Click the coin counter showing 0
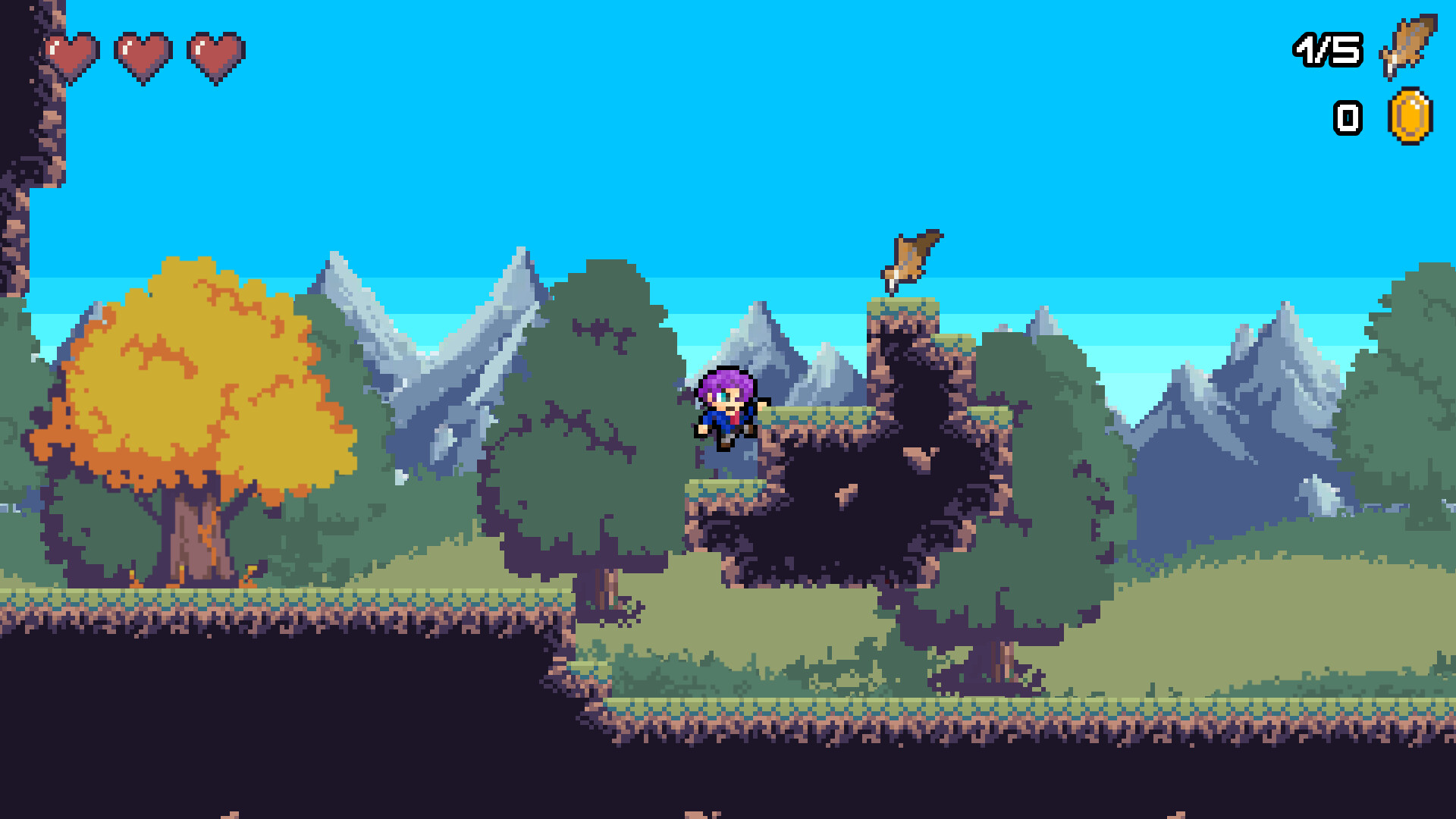Screen dimensions: 1456x819 point(1348,118)
